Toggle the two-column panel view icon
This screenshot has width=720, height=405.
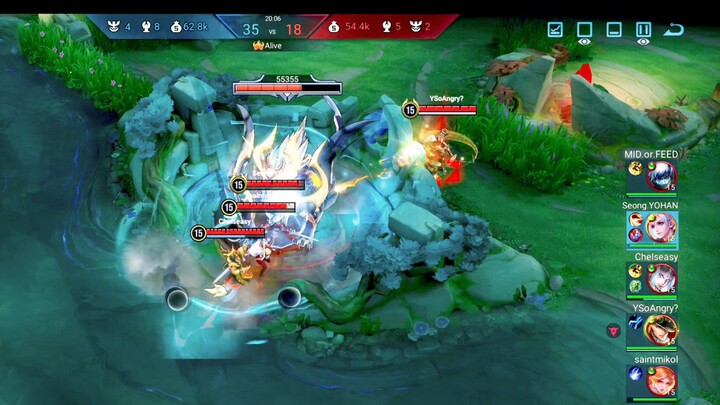pos(643,29)
